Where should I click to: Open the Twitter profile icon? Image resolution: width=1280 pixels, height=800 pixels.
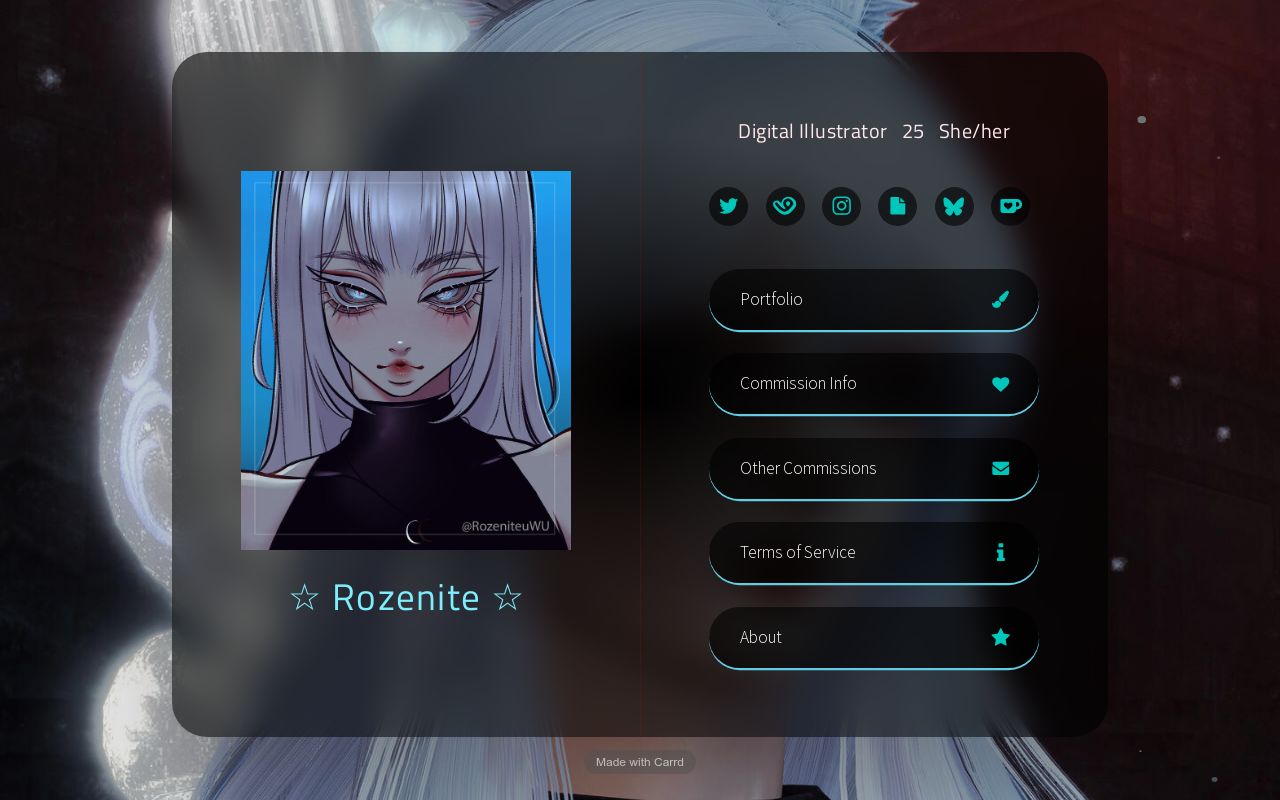[728, 206]
